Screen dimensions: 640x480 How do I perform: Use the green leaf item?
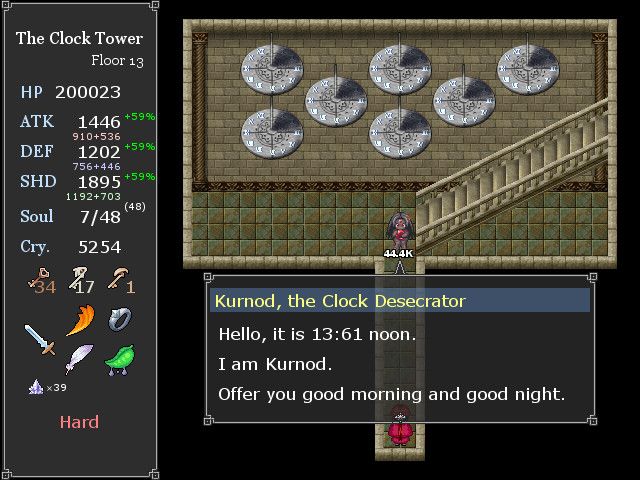point(119,358)
